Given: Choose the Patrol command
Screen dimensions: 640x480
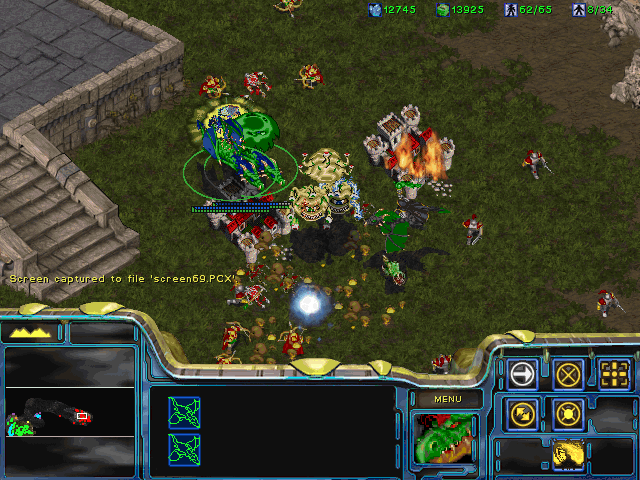Looking at the screenshot, I should [x=522, y=413].
